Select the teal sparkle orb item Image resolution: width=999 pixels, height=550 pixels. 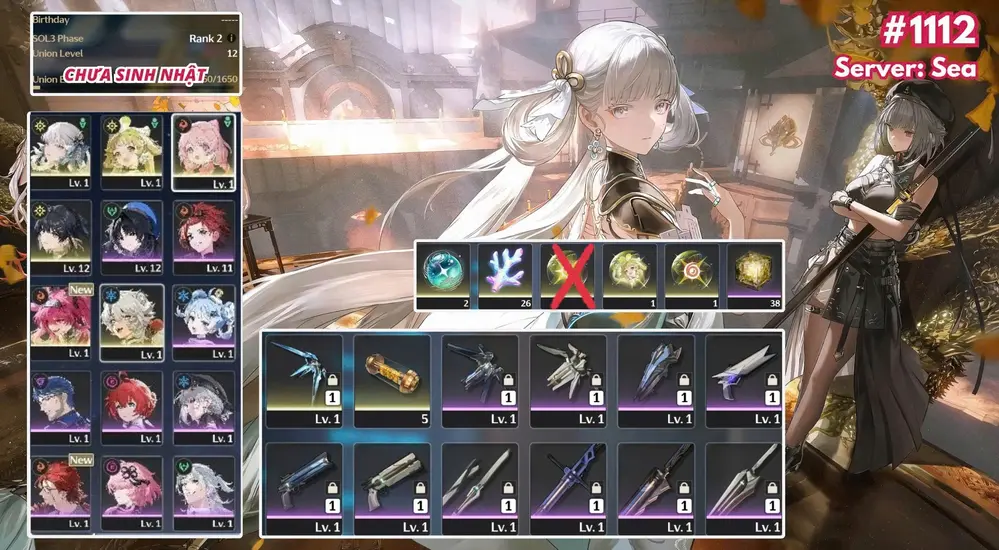[443, 272]
